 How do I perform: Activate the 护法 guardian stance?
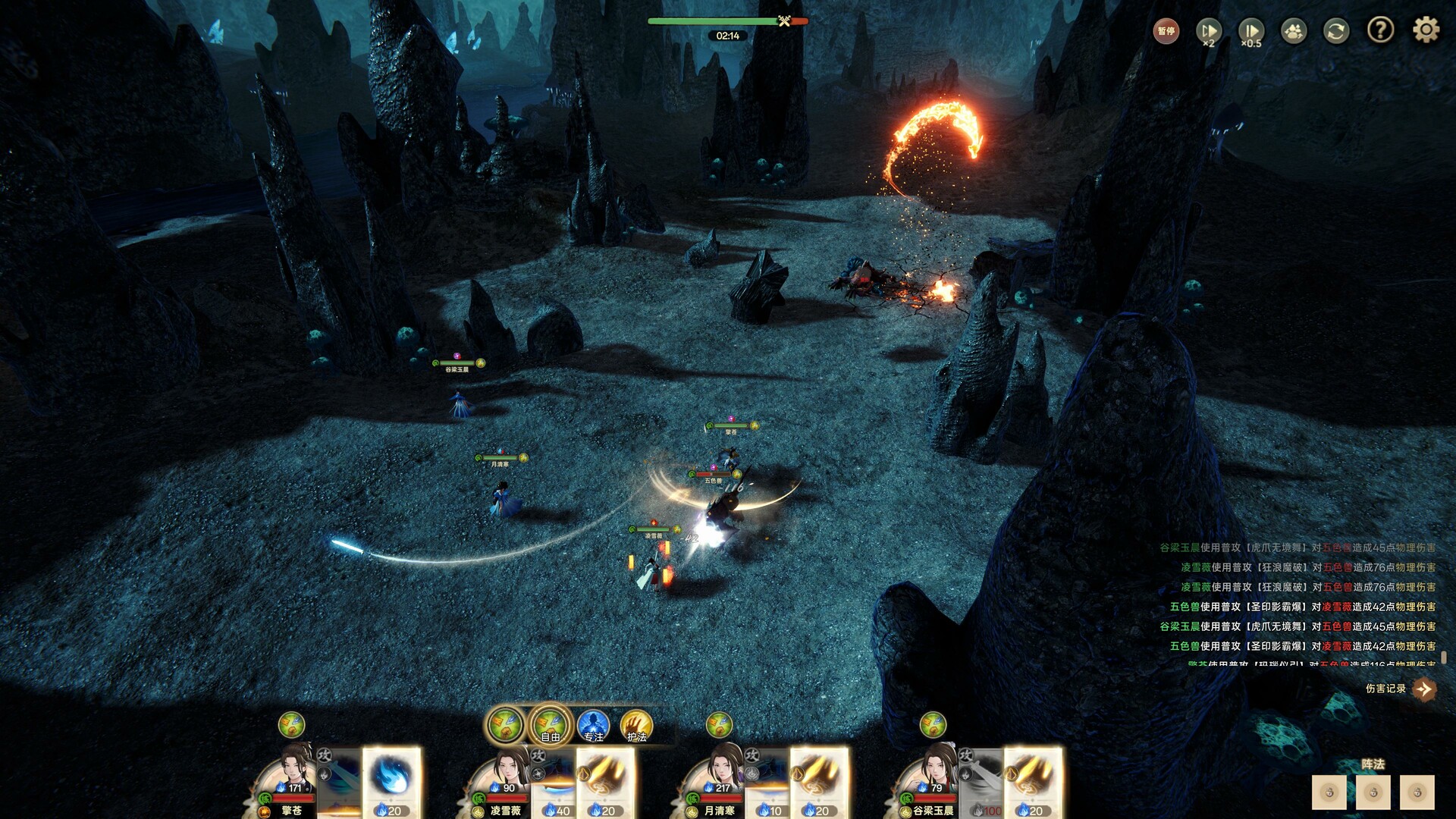[636, 726]
